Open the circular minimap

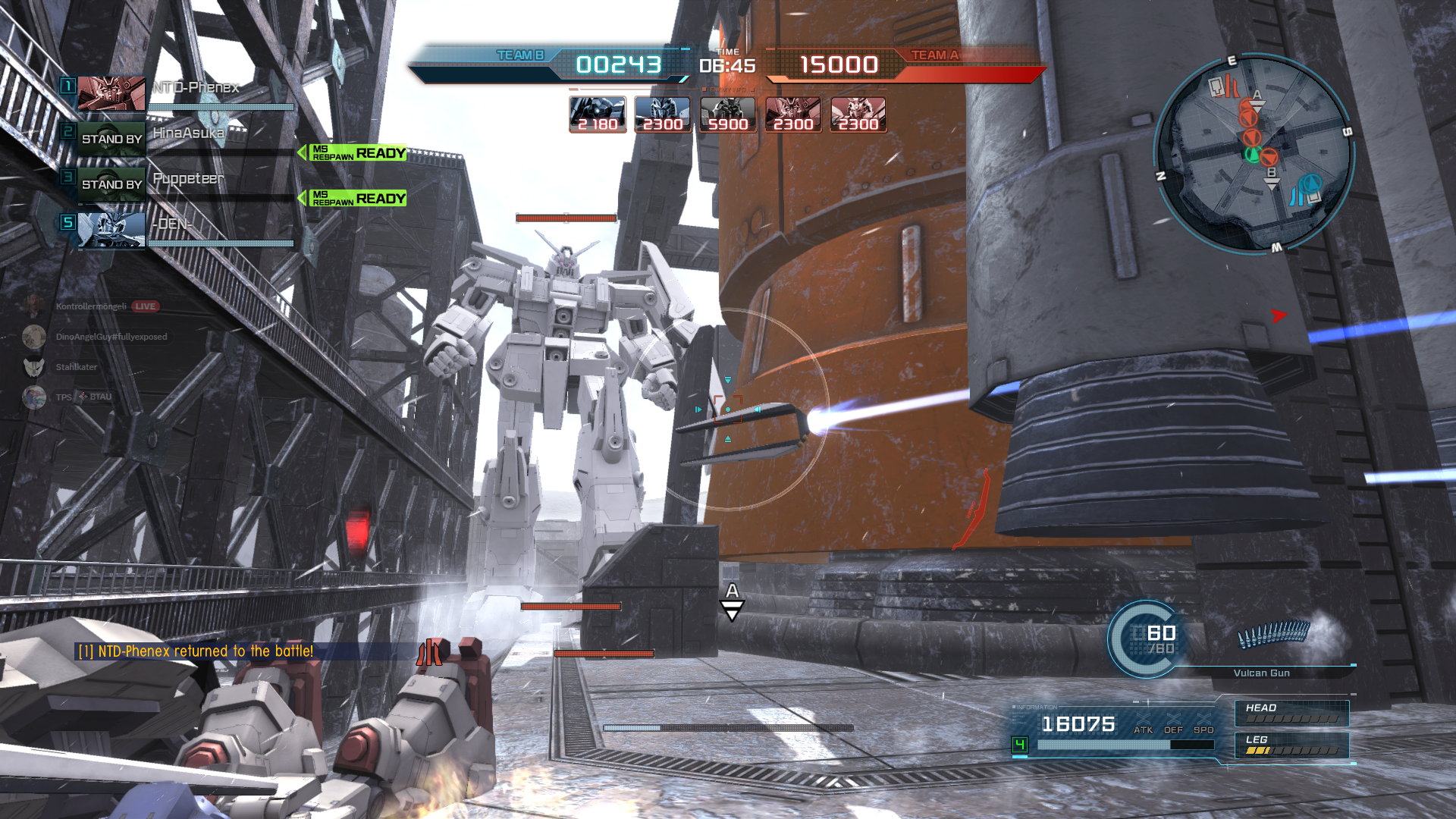coord(1253,153)
